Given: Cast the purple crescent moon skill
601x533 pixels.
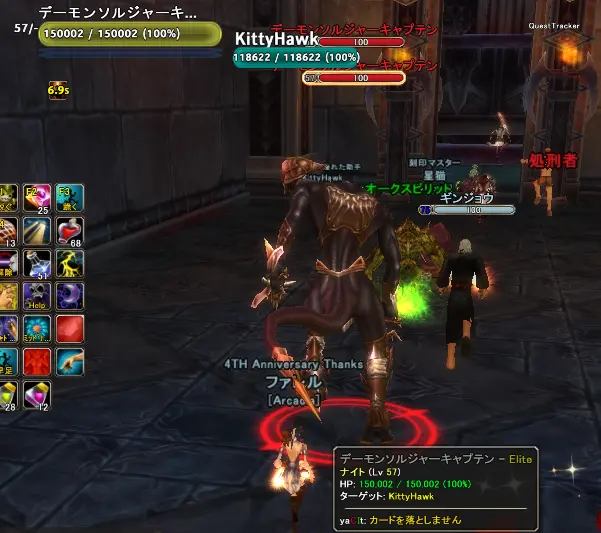Looking at the screenshot, I should tap(70, 297).
